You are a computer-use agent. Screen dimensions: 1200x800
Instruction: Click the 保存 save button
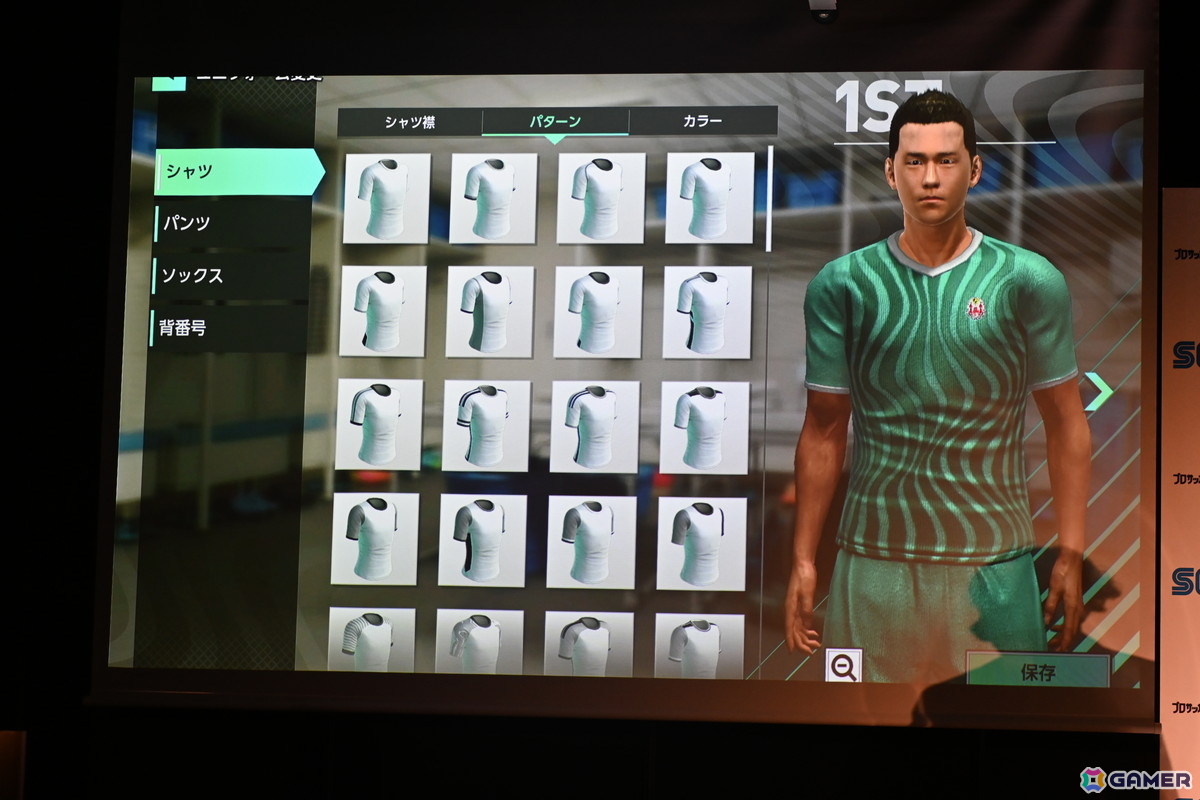pyautogui.click(x=1037, y=671)
